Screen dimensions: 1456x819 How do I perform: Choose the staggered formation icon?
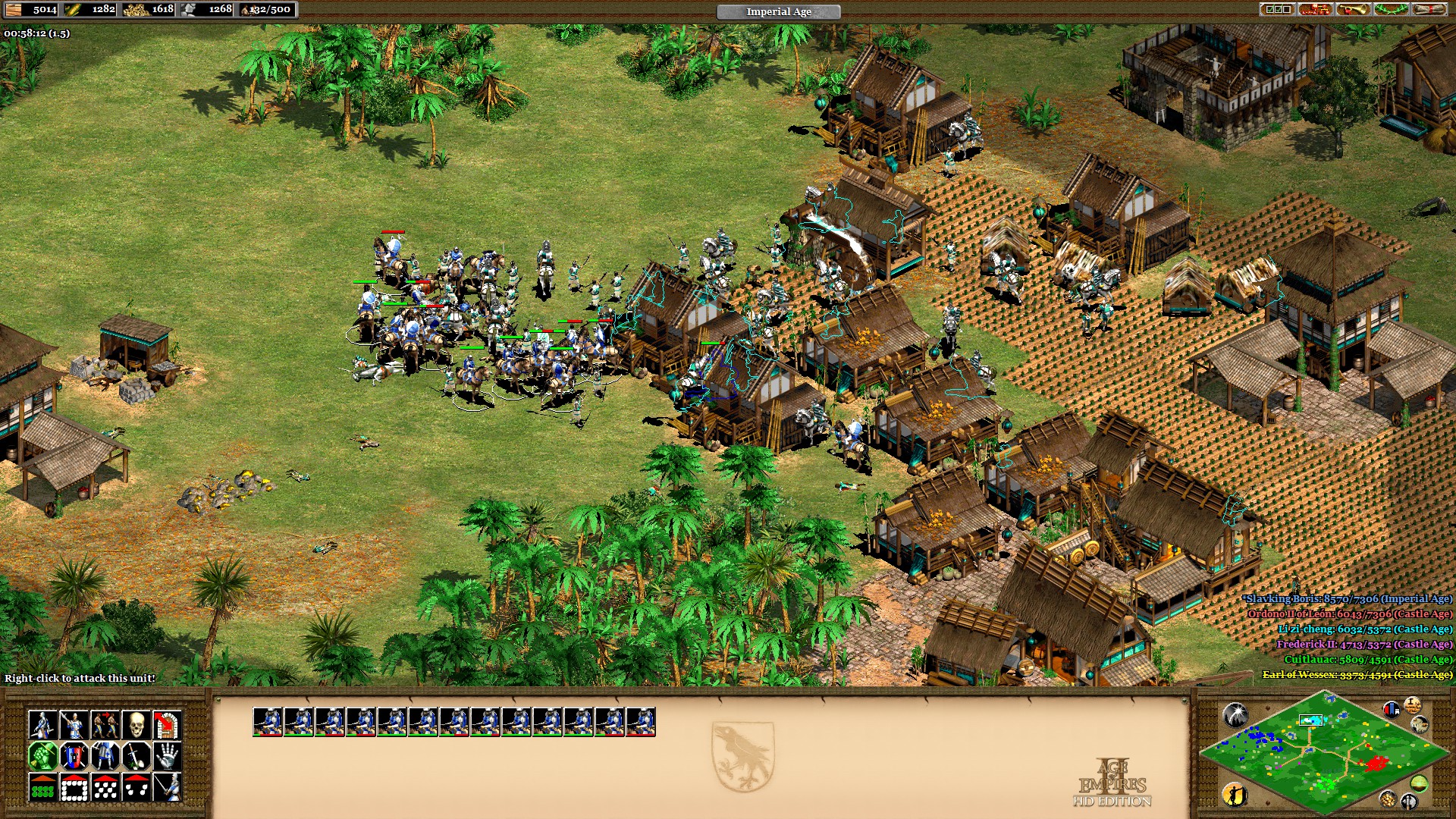click(x=105, y=787)
